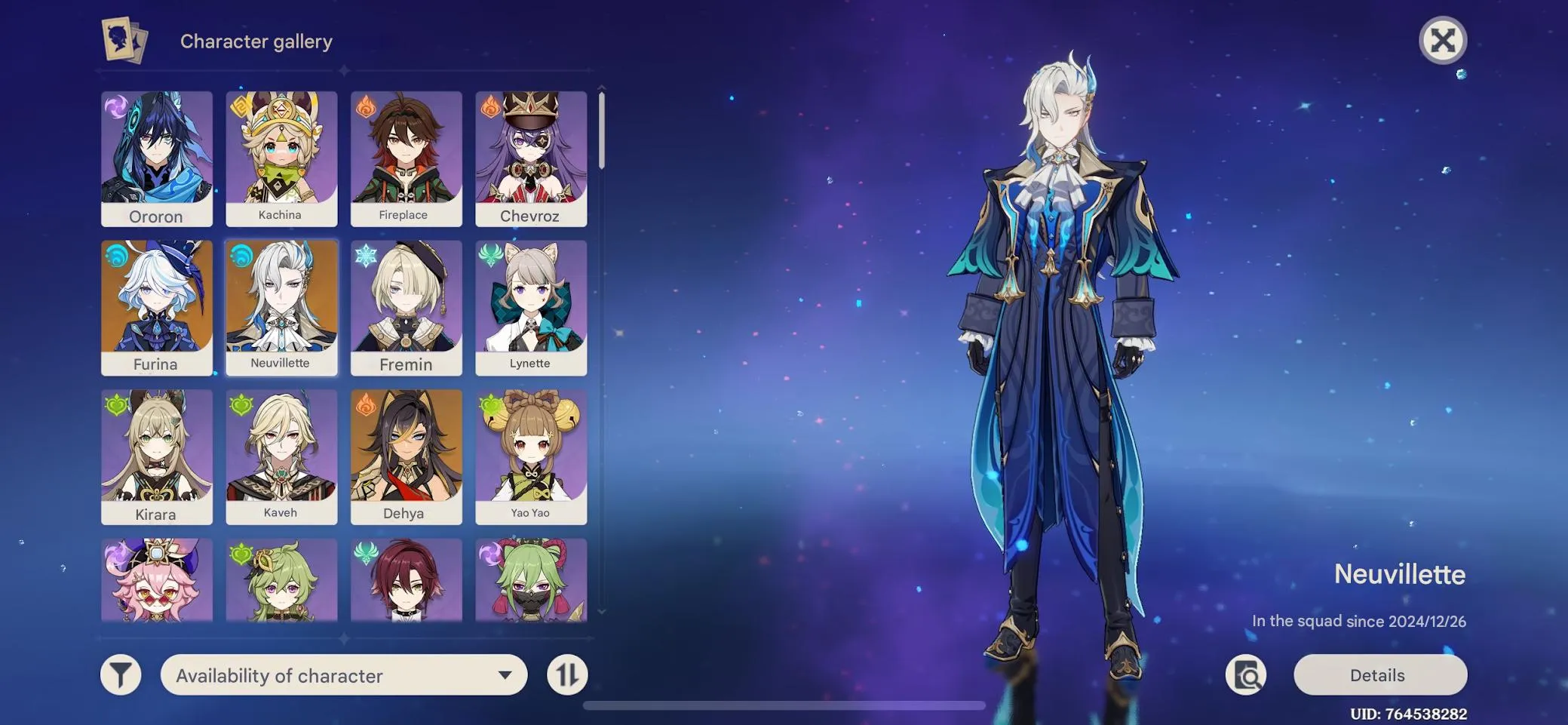Open the filter funnel icon
The image size is (1568, 725).
(x=121, y=674)
